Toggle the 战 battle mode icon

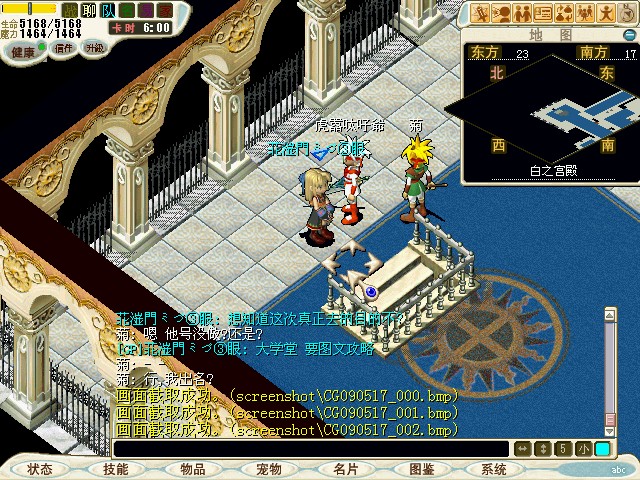pyautogui.click(x=68, y=10)
